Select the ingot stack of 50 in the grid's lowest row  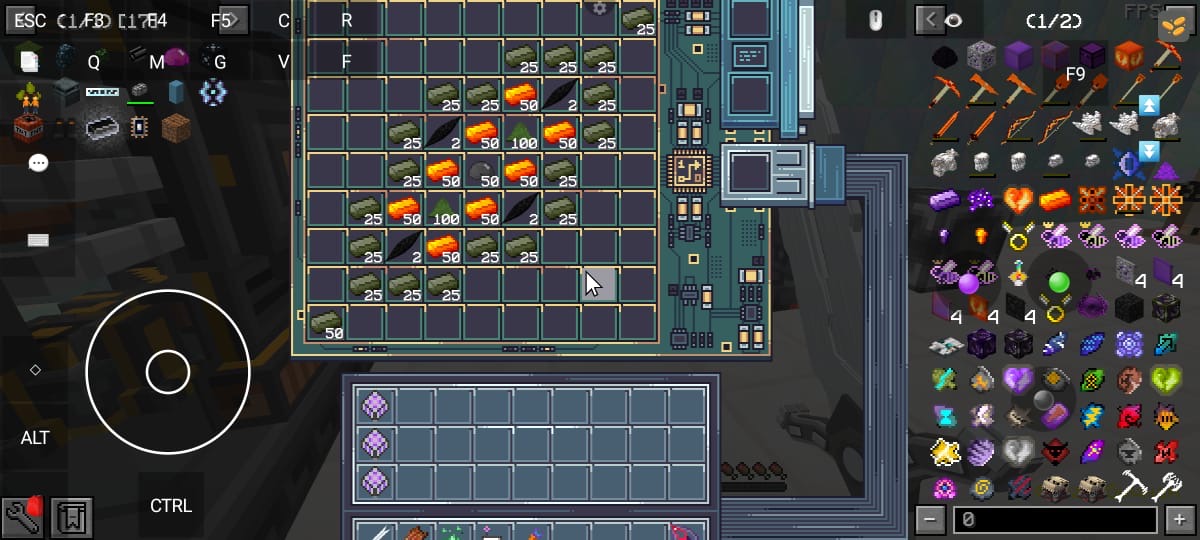327,324
